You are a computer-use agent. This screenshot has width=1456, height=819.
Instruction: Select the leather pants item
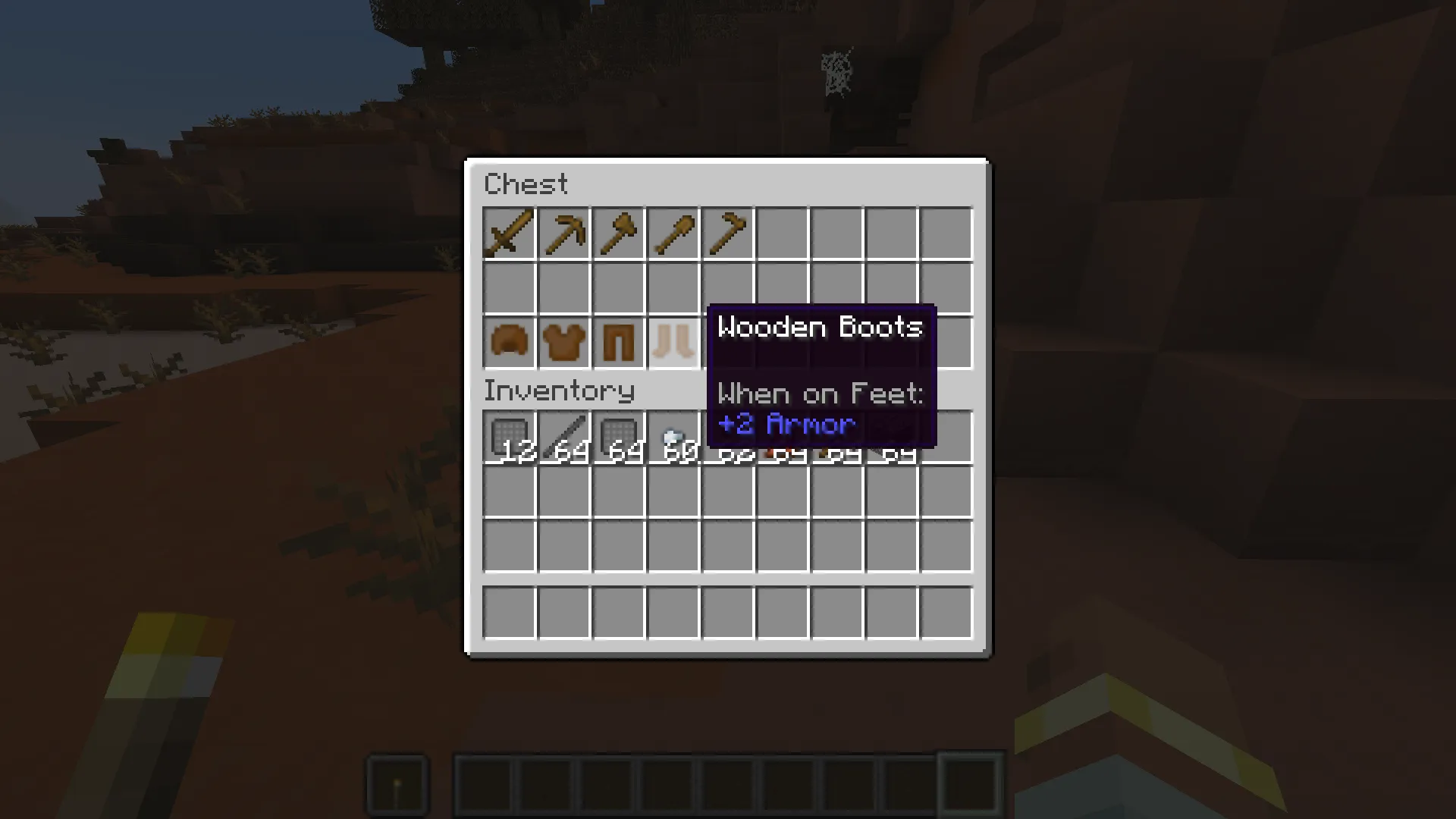point(618,343)
